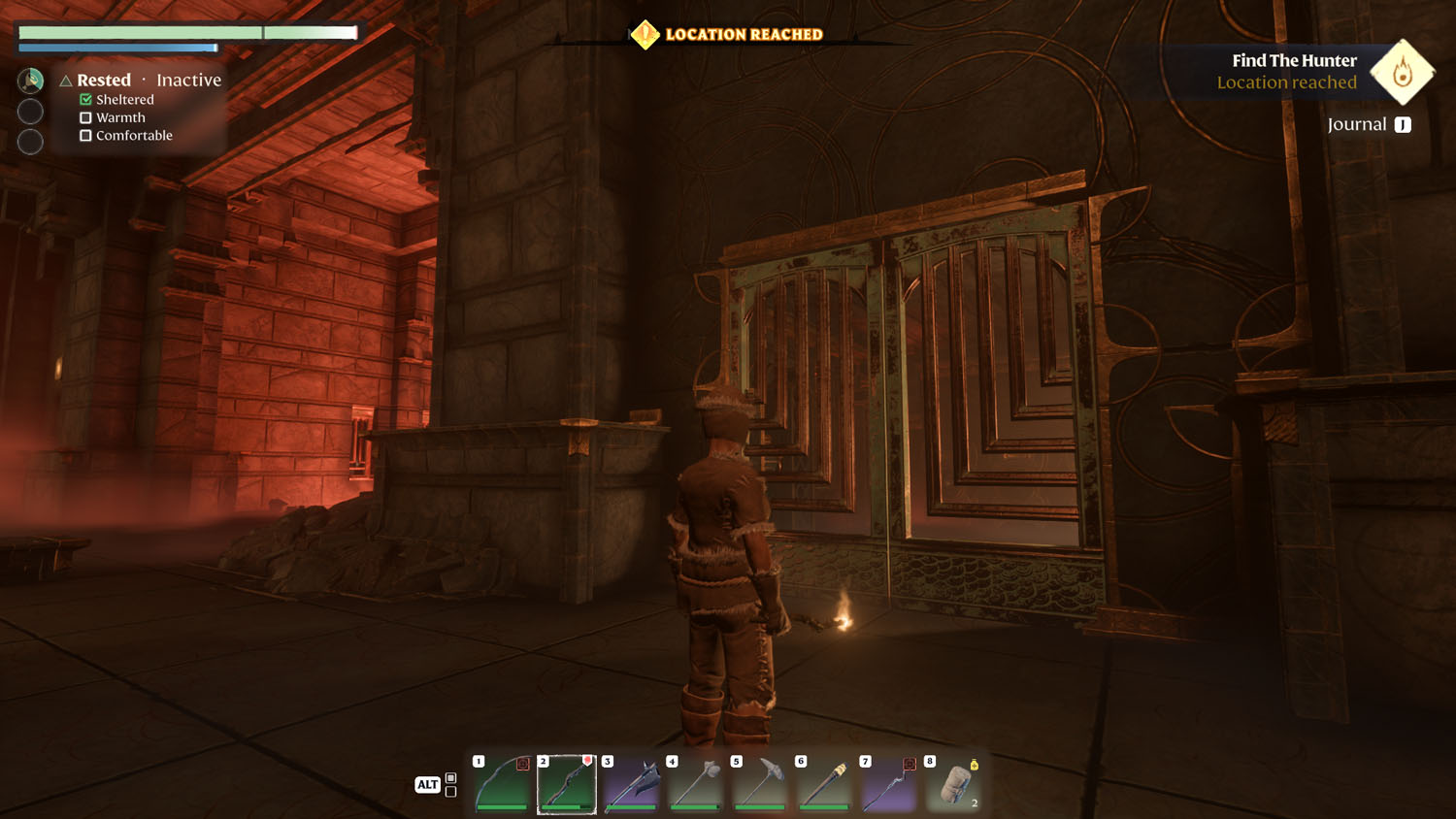Click the Rested buff status icon
Image resolution: width=1456 pixels, height=819 pixels.
[31, 81]
